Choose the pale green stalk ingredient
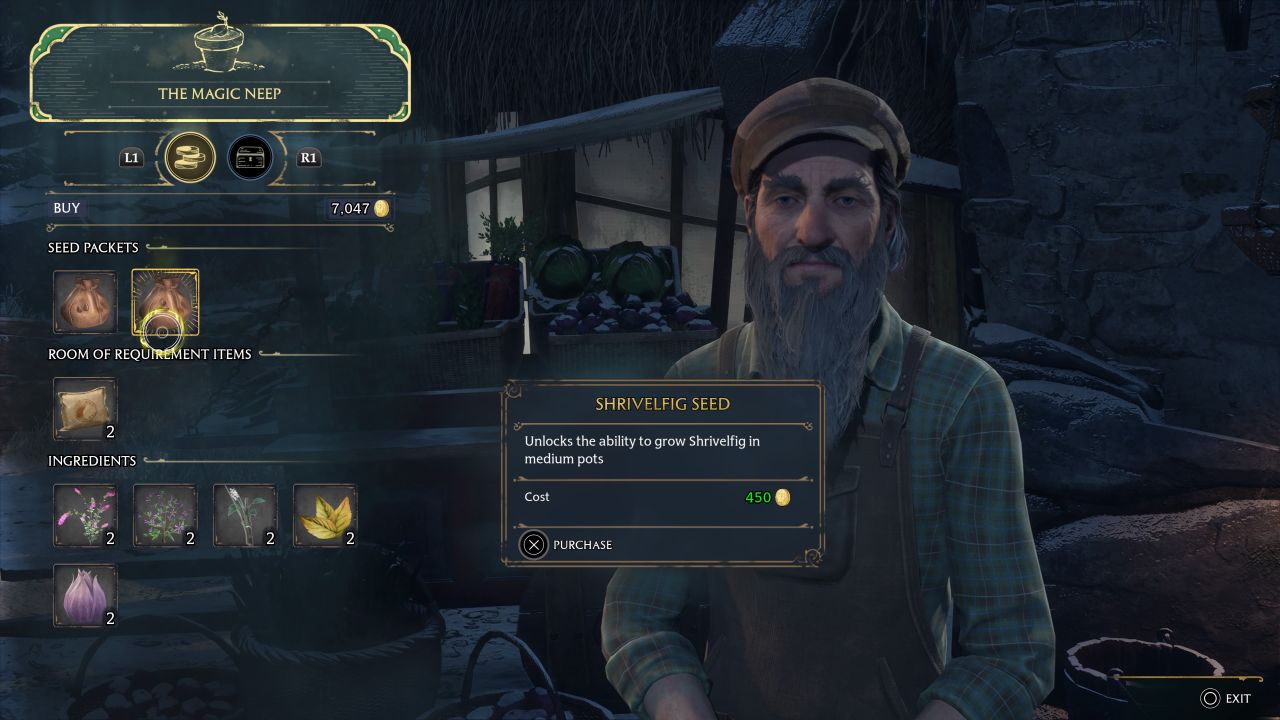 [x=245, y=515]
